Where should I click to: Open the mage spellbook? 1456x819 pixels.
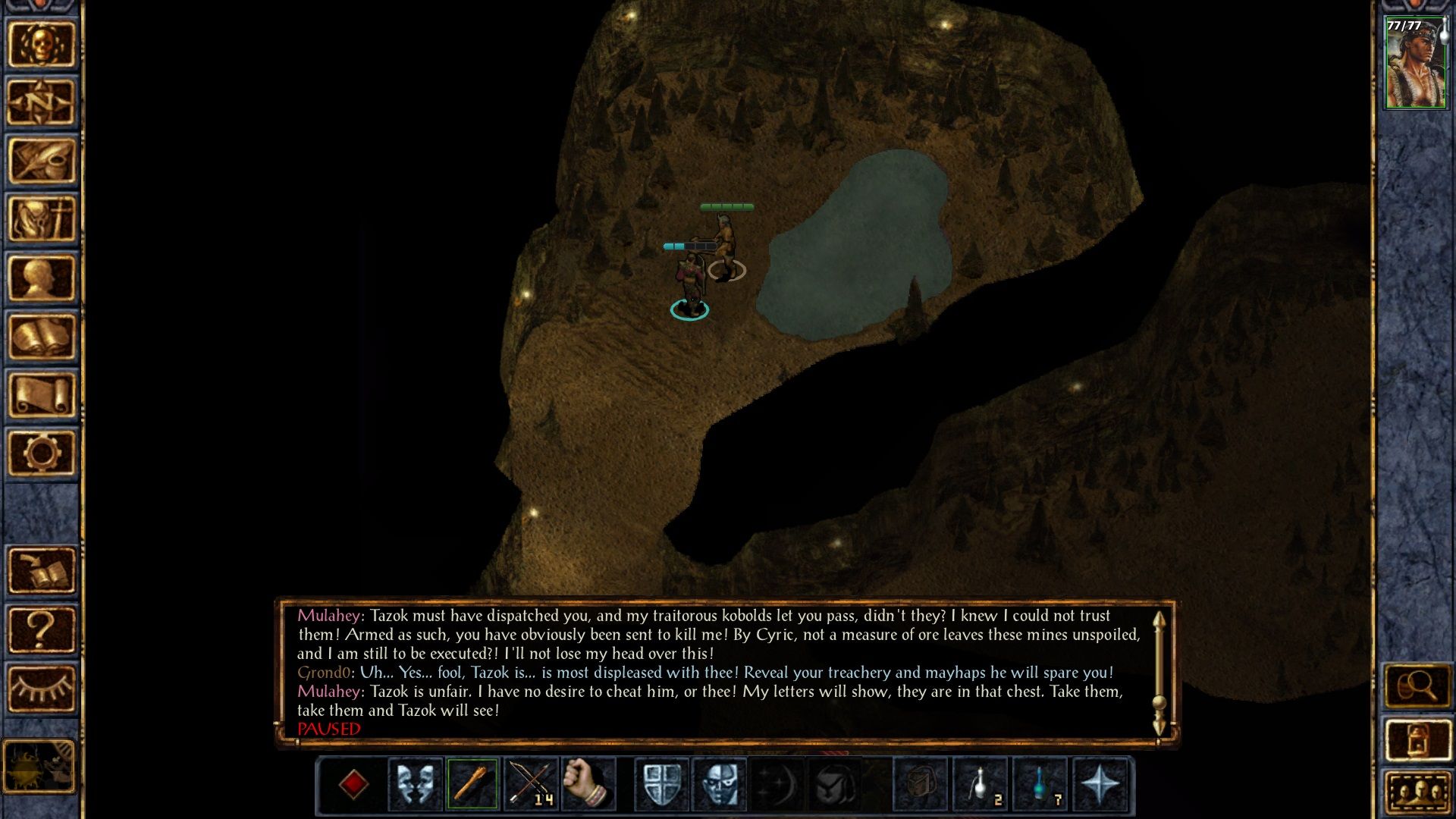coord(42,337)
